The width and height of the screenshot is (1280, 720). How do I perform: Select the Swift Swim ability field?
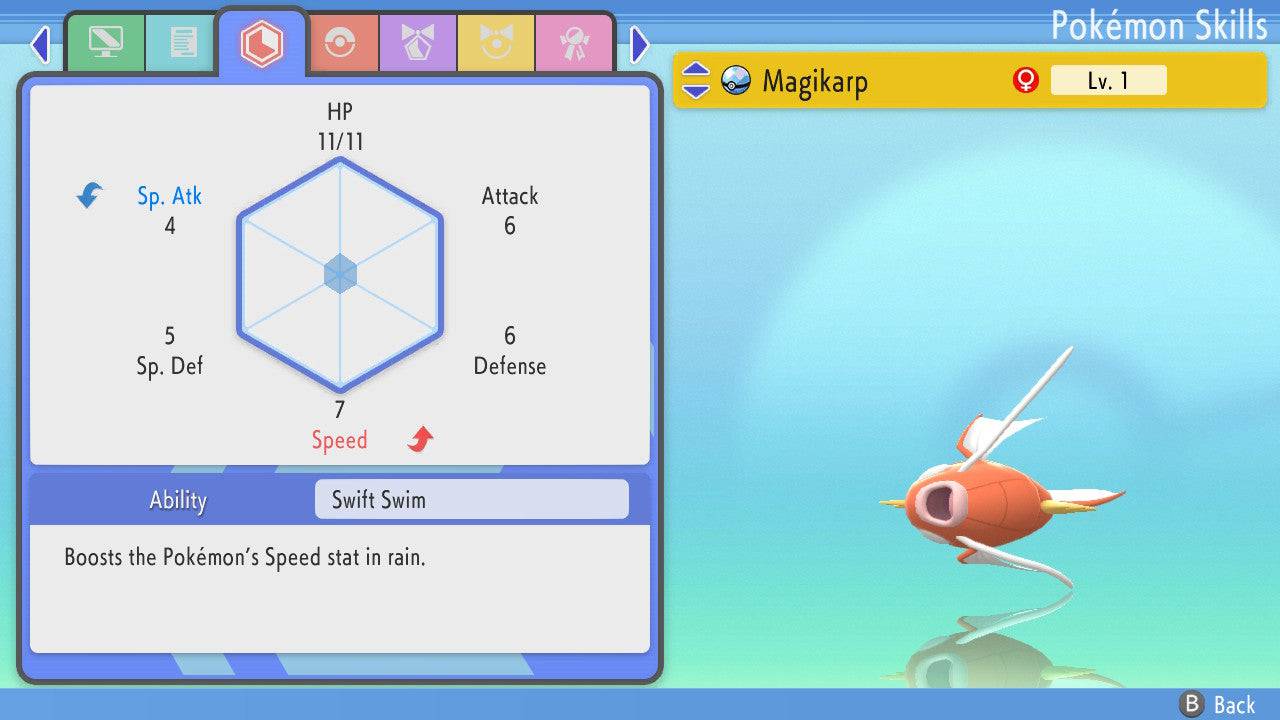pyautogui.click(x=471, y=499)
